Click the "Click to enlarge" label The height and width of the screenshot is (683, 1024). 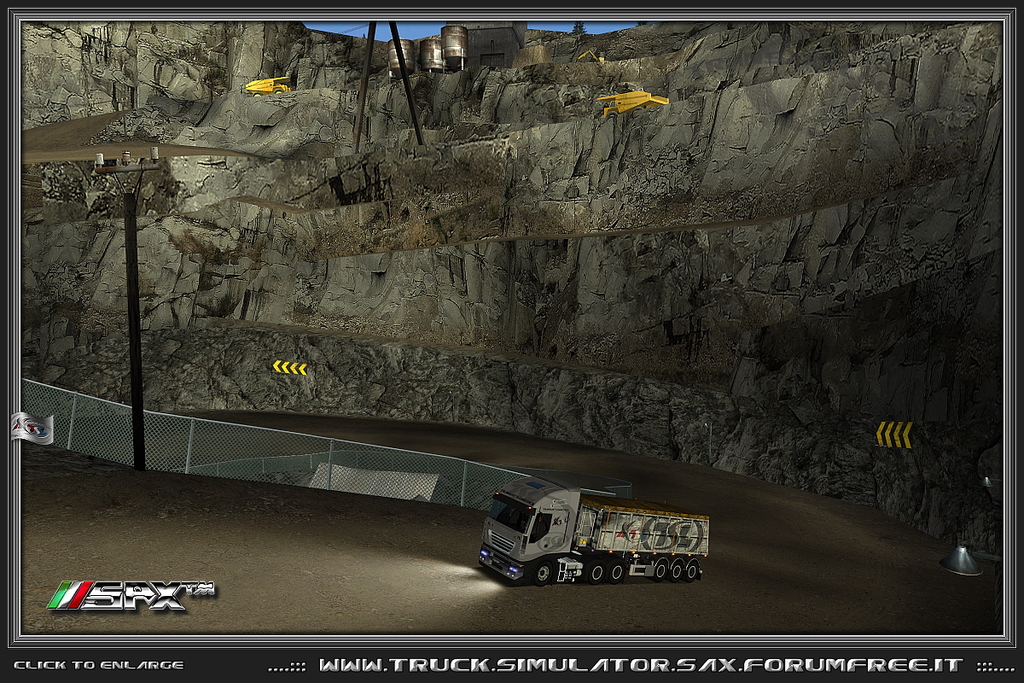98,665
